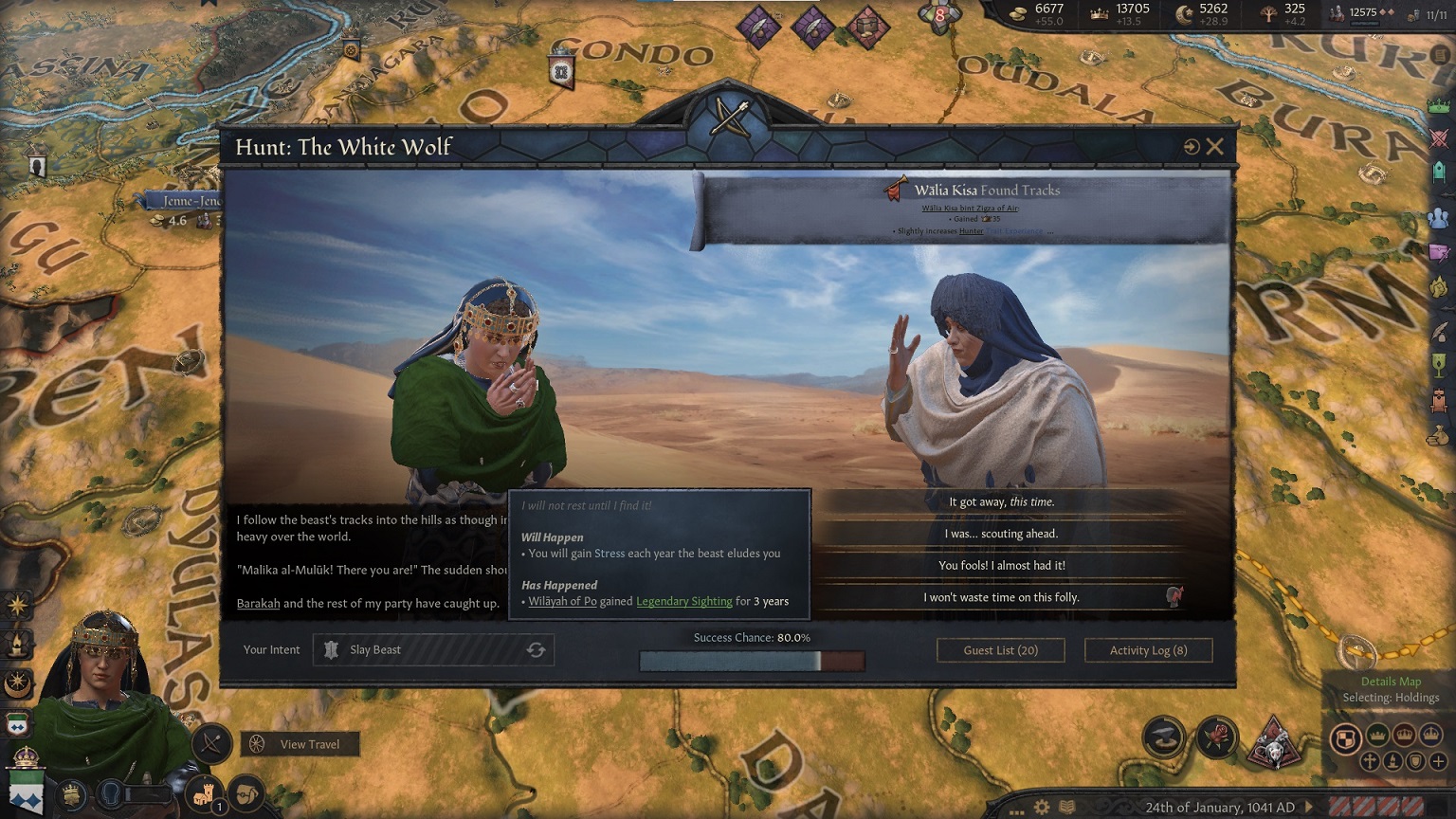1456x819 pixels.
Task: Unpause the game with the arrow beside the date
Action: (x=1309, y=806)
